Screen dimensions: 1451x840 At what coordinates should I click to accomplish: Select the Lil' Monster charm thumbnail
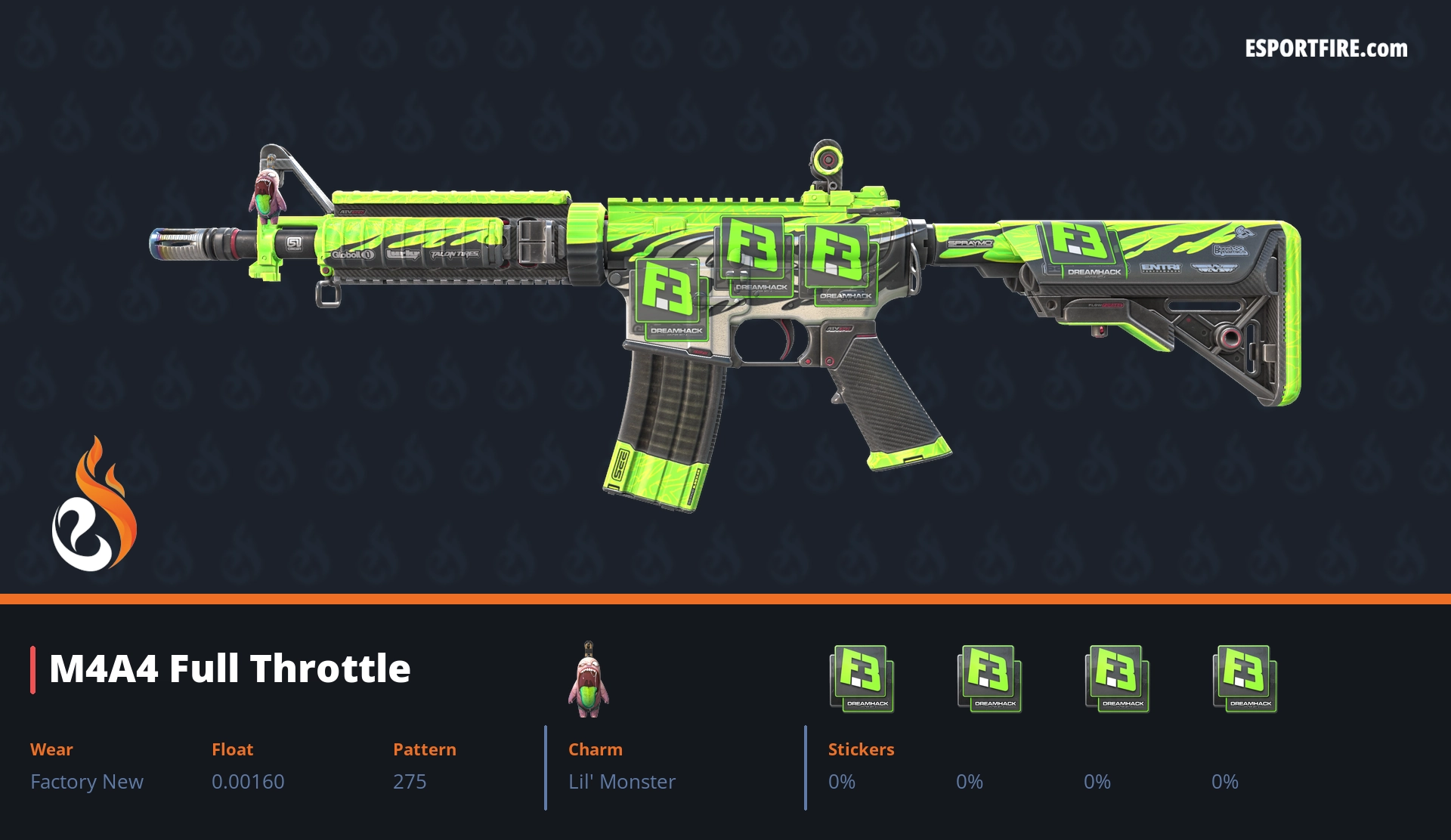pyautogui.click(x=589, y=680)
